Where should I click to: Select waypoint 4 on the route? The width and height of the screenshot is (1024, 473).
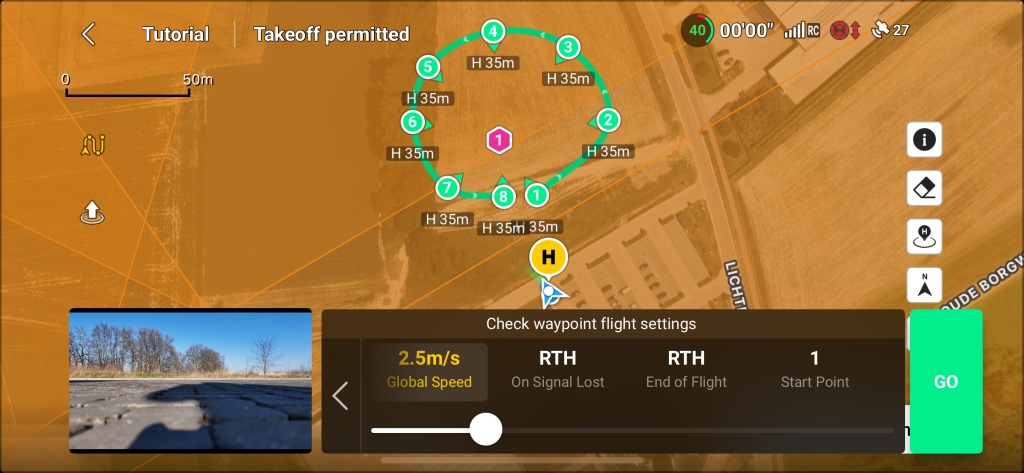tap(493, 32)
